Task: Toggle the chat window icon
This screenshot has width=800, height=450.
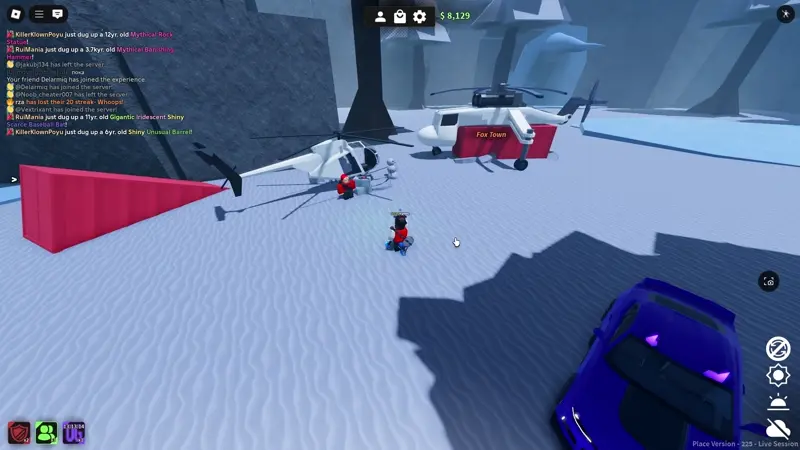Action: pyautogui.click(x=58, y=14)
